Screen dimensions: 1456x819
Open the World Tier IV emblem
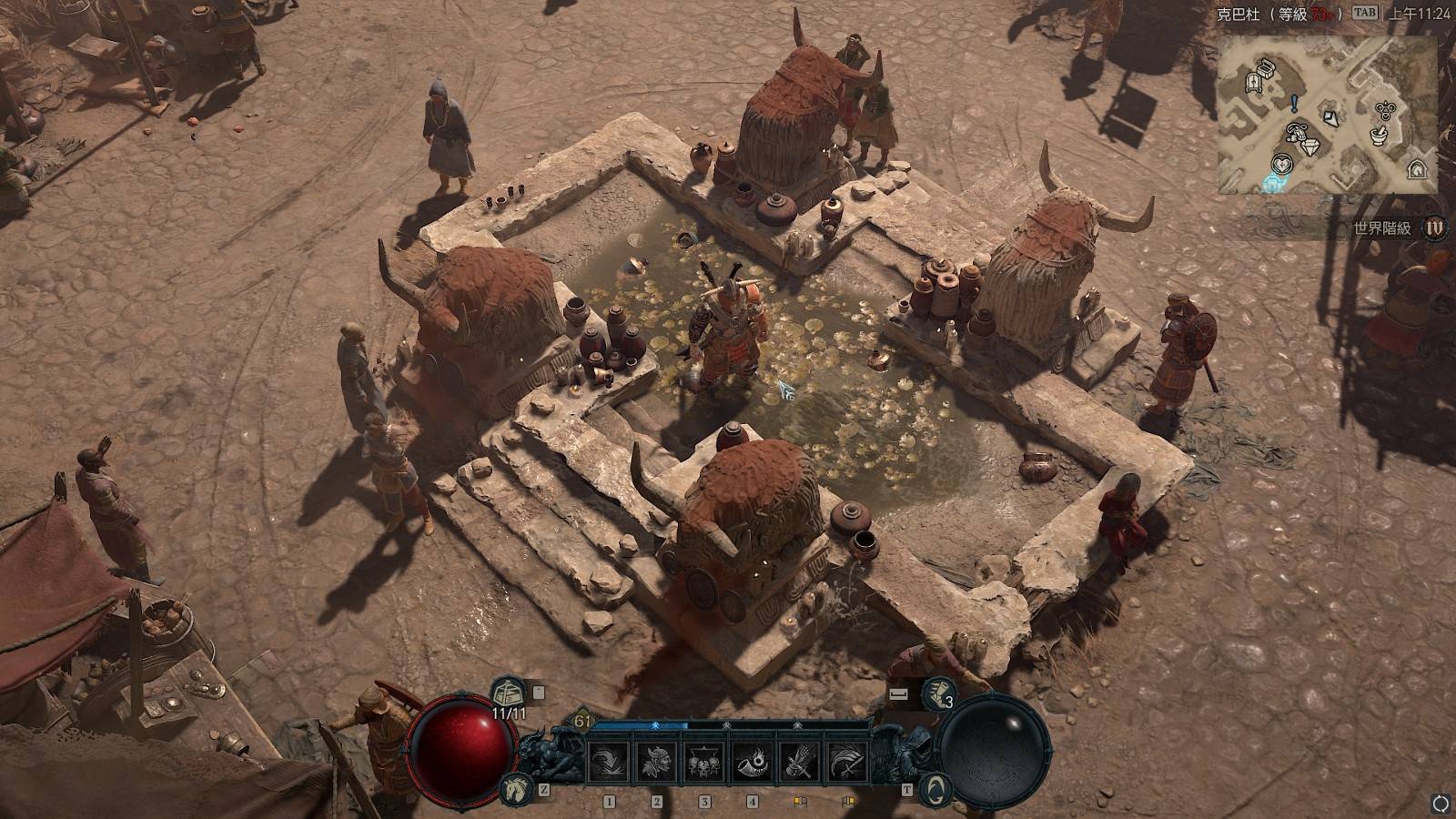click(x=1435, y=227)
